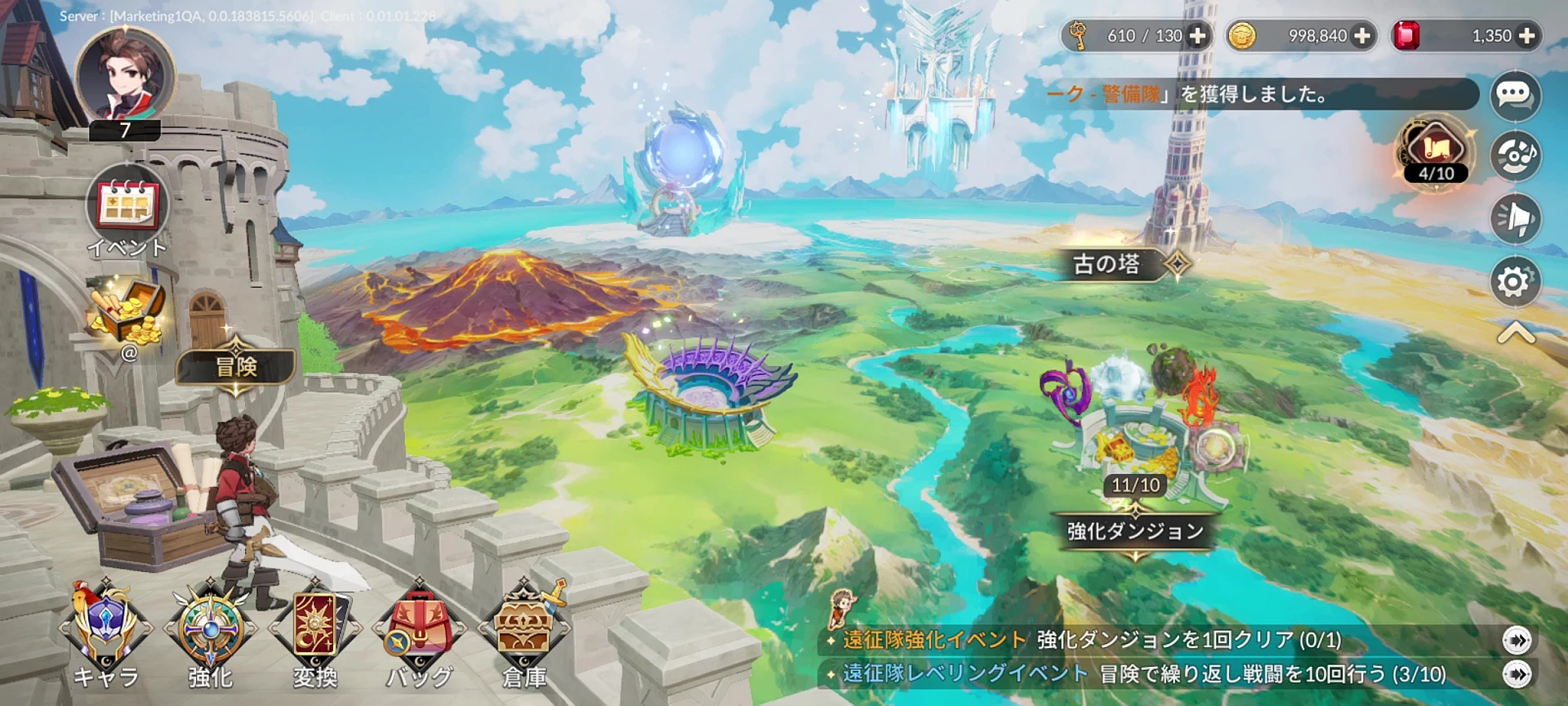1568x706 pixels.
Task: Buy red gems with the plus button
Action: [1526, 36]
